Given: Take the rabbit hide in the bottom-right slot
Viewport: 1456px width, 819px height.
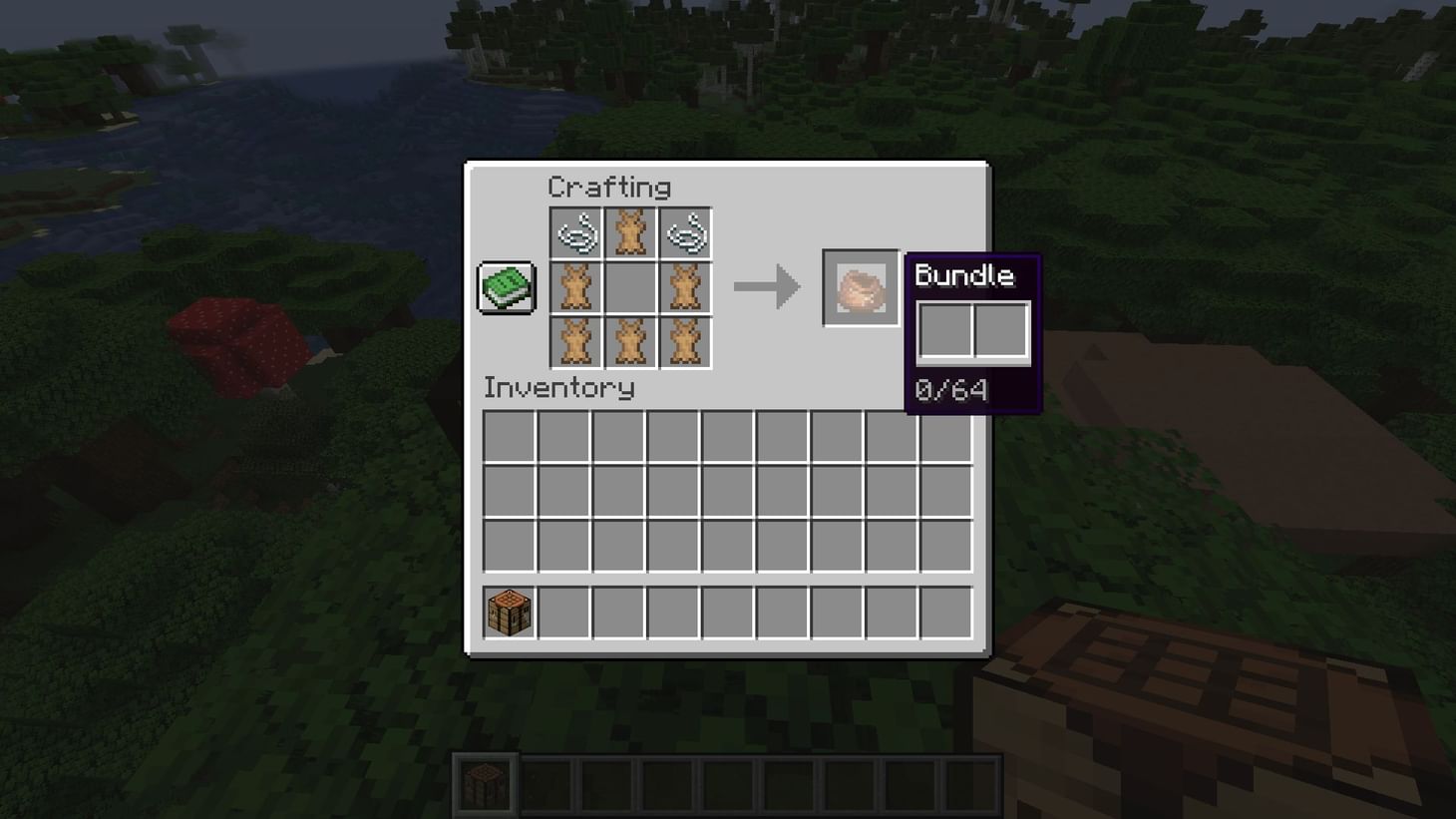Looking at the screenshot, I should point(685,340).
